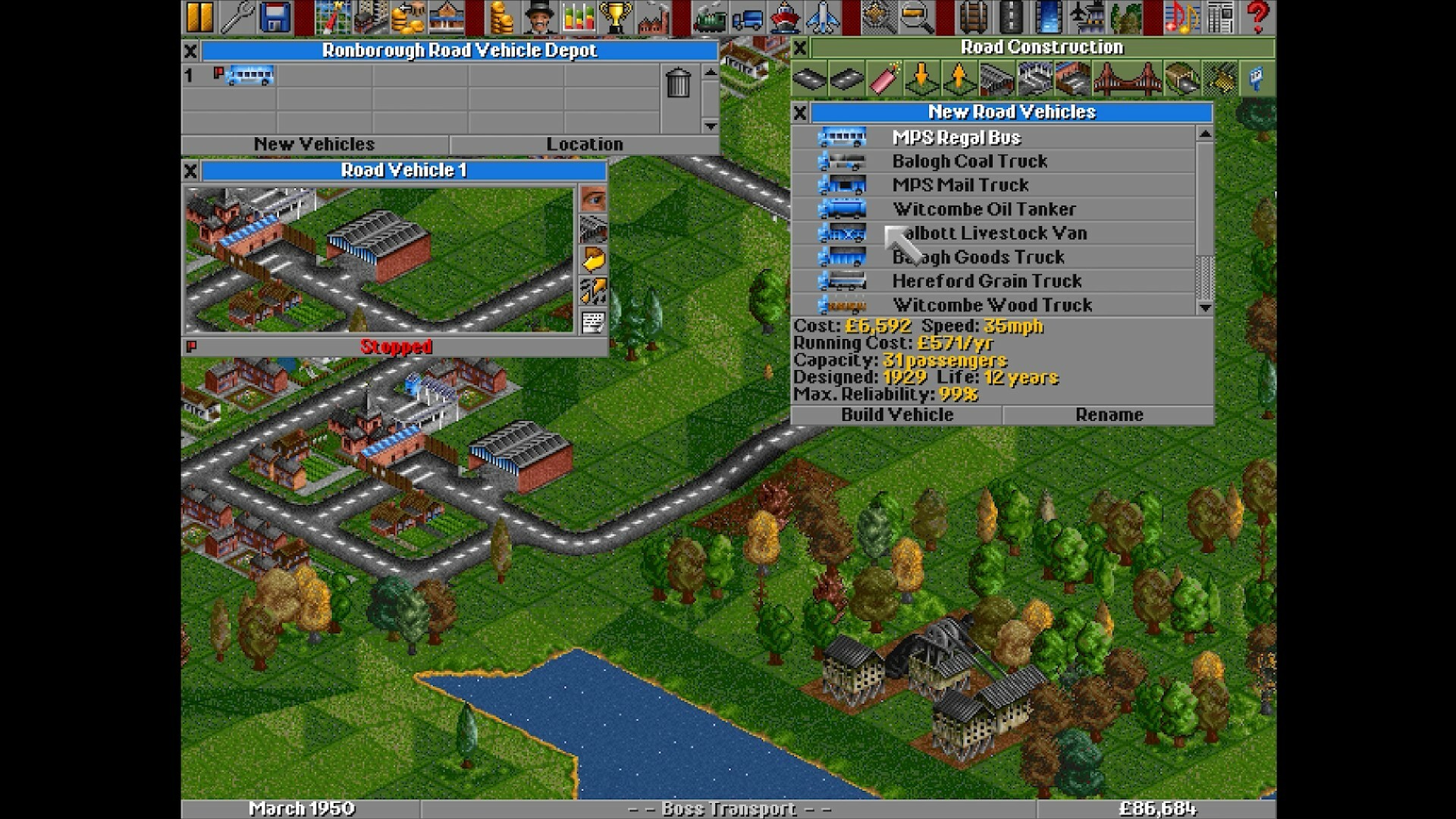The height and width of the screenshot is (819, 1456).
Task: Select the place sign tool
Action: pos(1257,80)
